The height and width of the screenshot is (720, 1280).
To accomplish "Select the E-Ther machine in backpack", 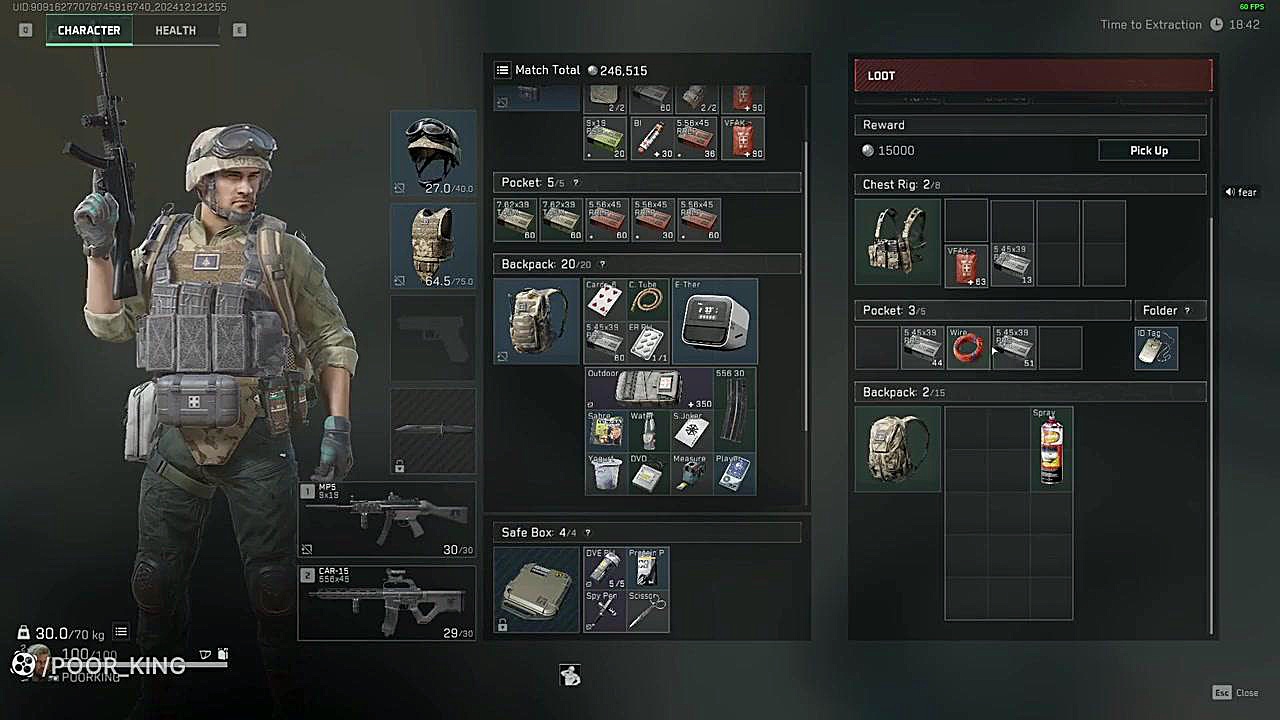I will pyautogui.click(x=715, y=321).
